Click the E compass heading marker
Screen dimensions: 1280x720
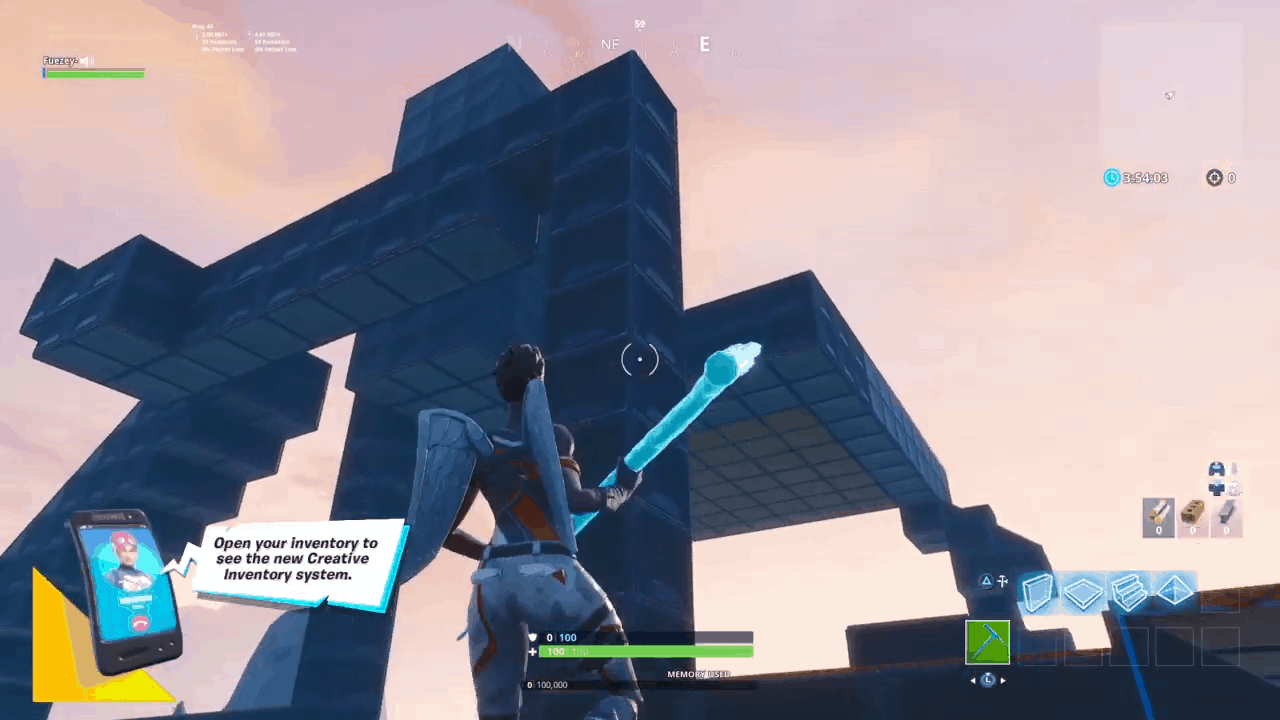[x=704, y=45]
